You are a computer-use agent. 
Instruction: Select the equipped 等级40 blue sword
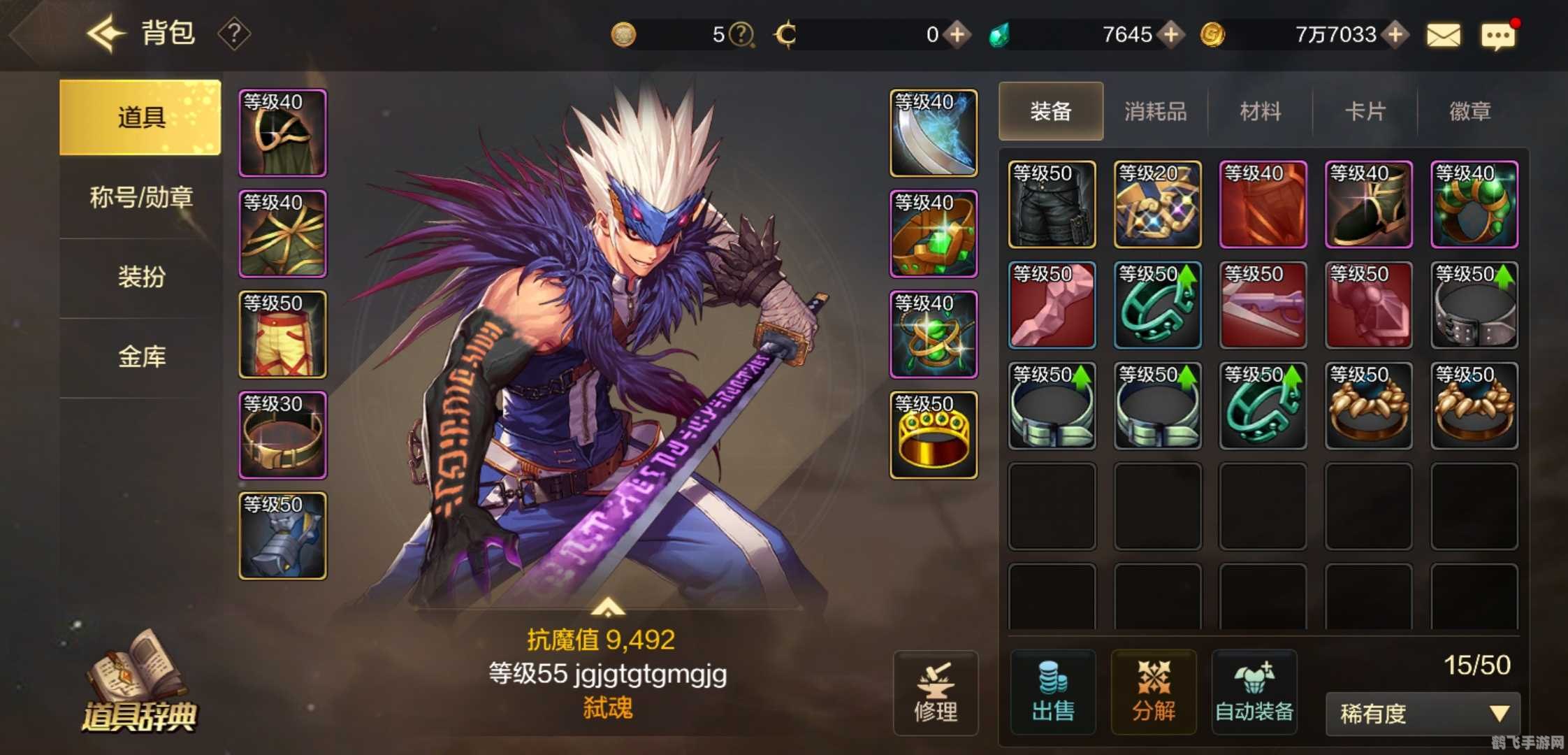934,133
